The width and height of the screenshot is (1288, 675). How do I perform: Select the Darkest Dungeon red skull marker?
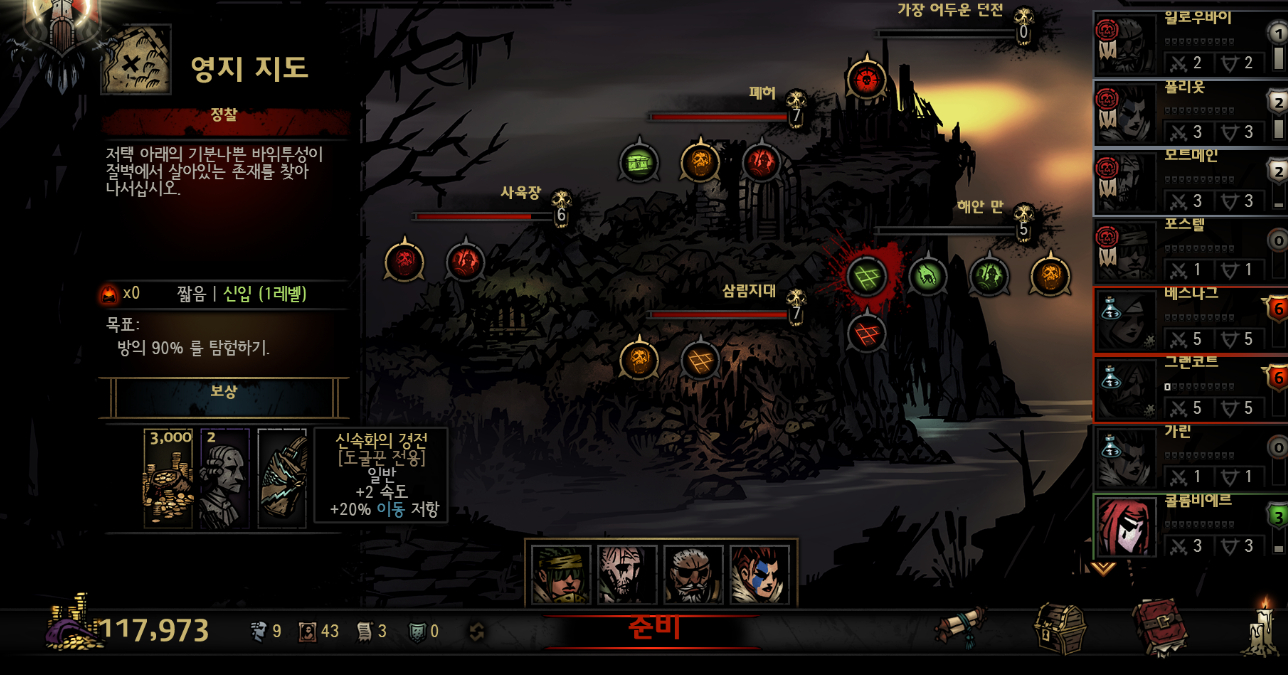[866, 80]
